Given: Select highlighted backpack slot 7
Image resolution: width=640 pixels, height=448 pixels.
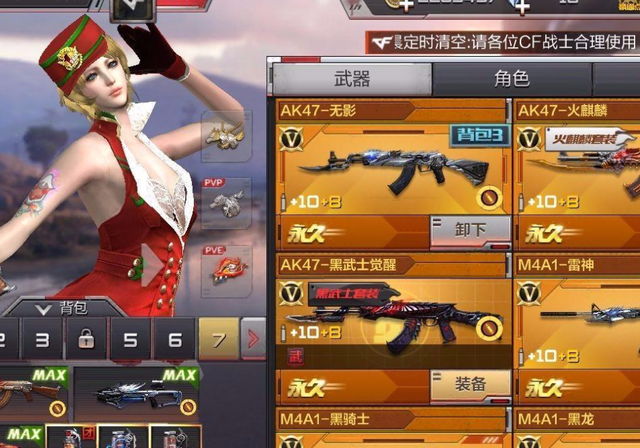Looking at the screenshot, I should click(218, 340).
